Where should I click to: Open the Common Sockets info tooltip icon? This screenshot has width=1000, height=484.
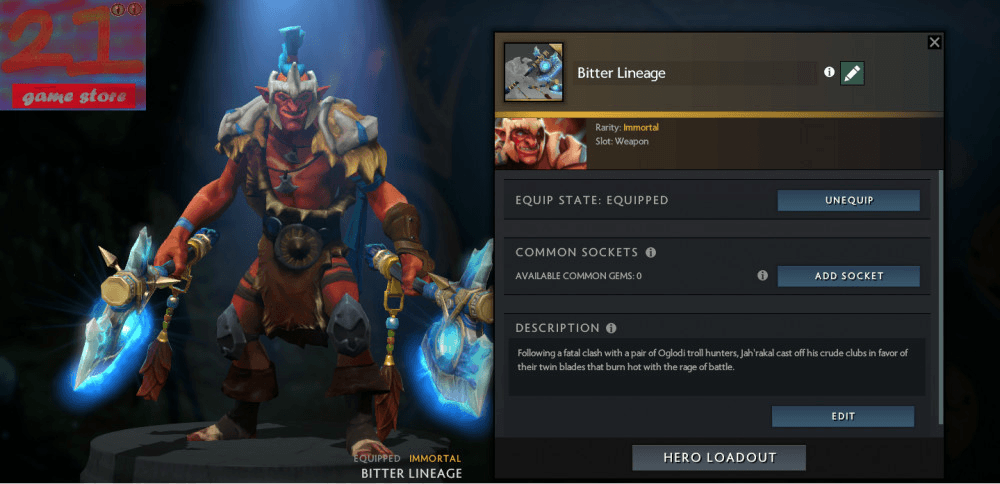[651, 253]
